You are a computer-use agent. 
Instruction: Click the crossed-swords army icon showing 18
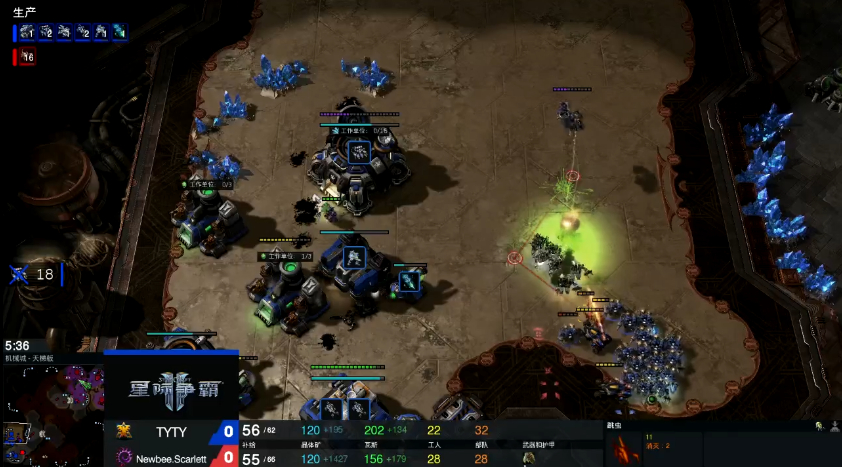tap(19, 274)
